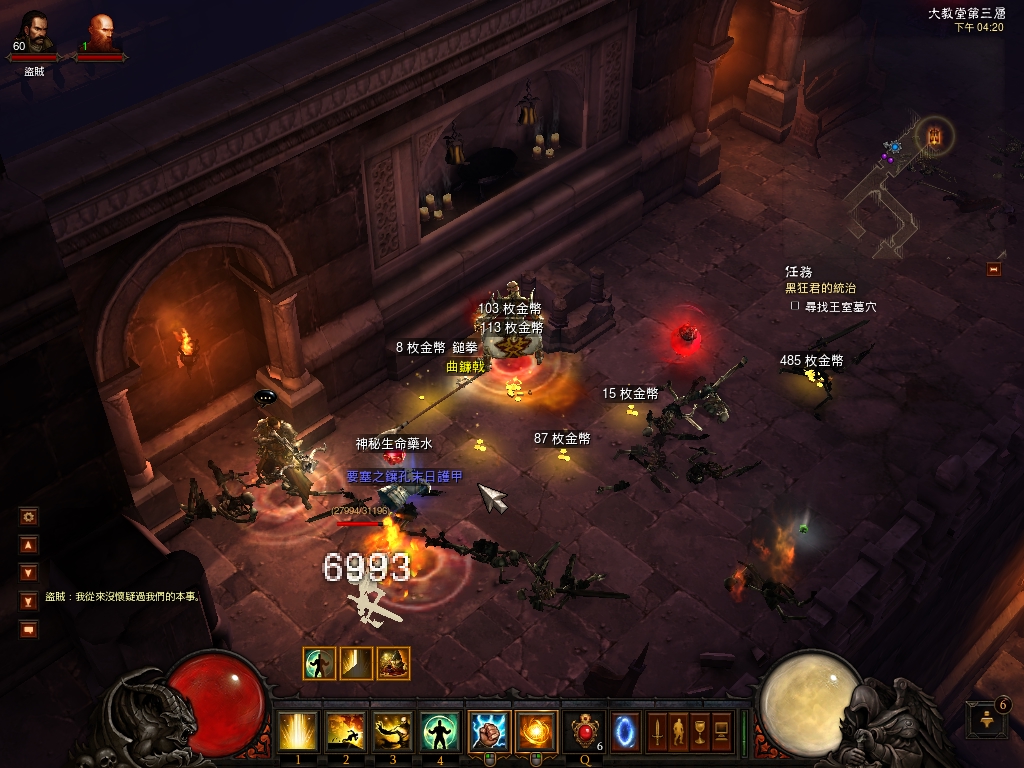
Task: Activate the light beam skill in slot 1
Action: (298, 731)
